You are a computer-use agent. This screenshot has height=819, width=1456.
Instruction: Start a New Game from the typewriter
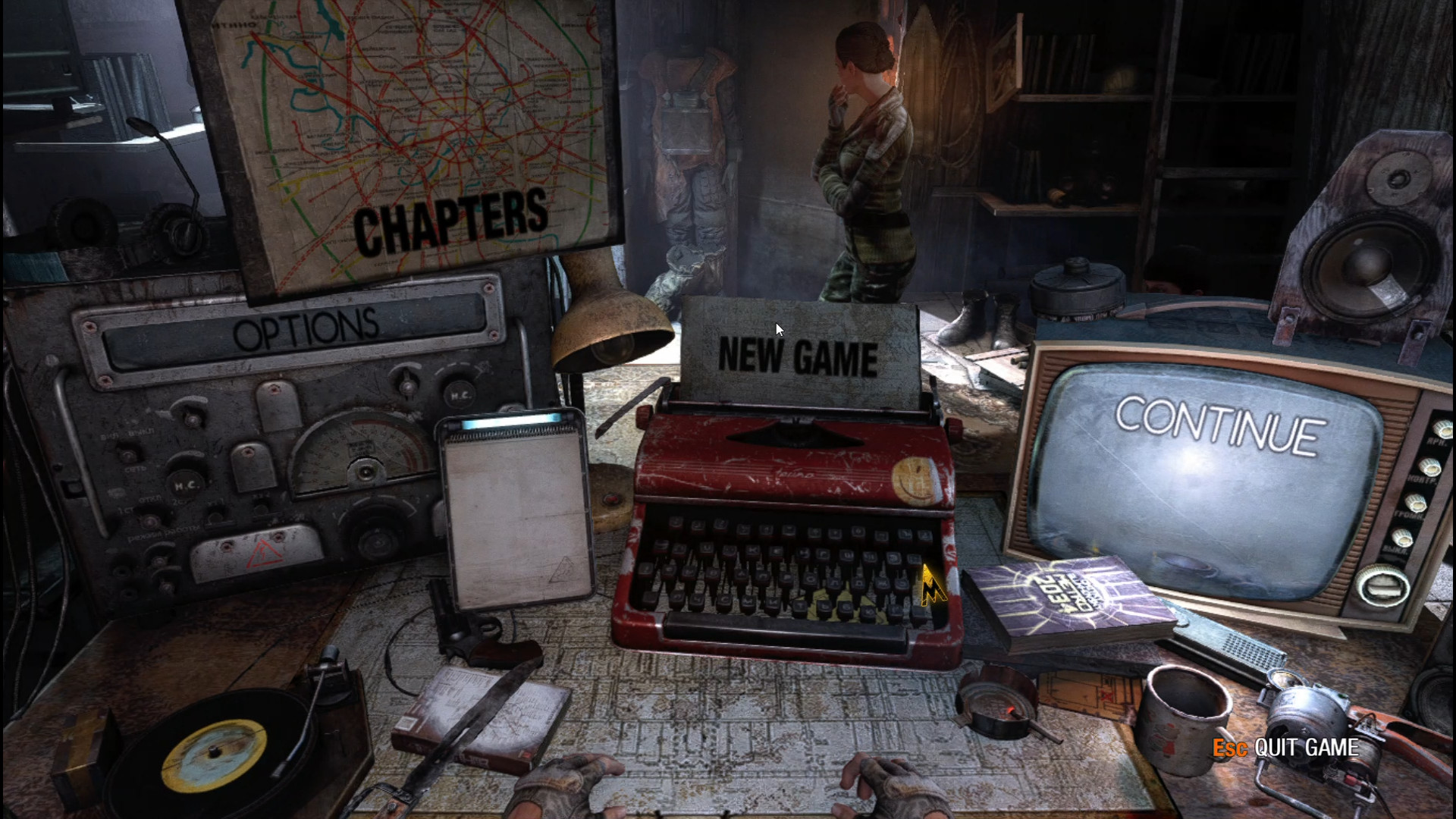click(x=798, y=356)
